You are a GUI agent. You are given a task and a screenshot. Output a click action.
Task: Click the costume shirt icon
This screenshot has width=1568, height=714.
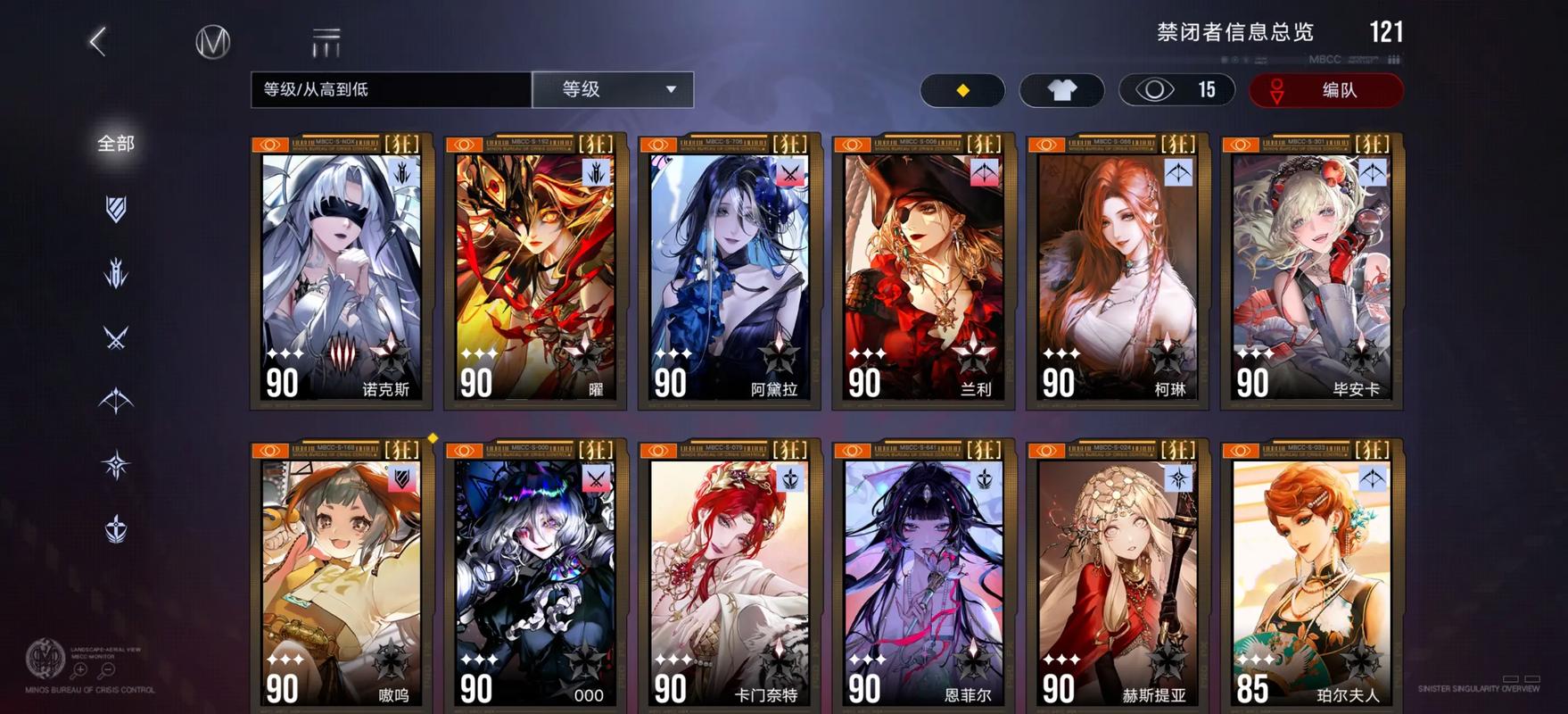[1061, 90]
